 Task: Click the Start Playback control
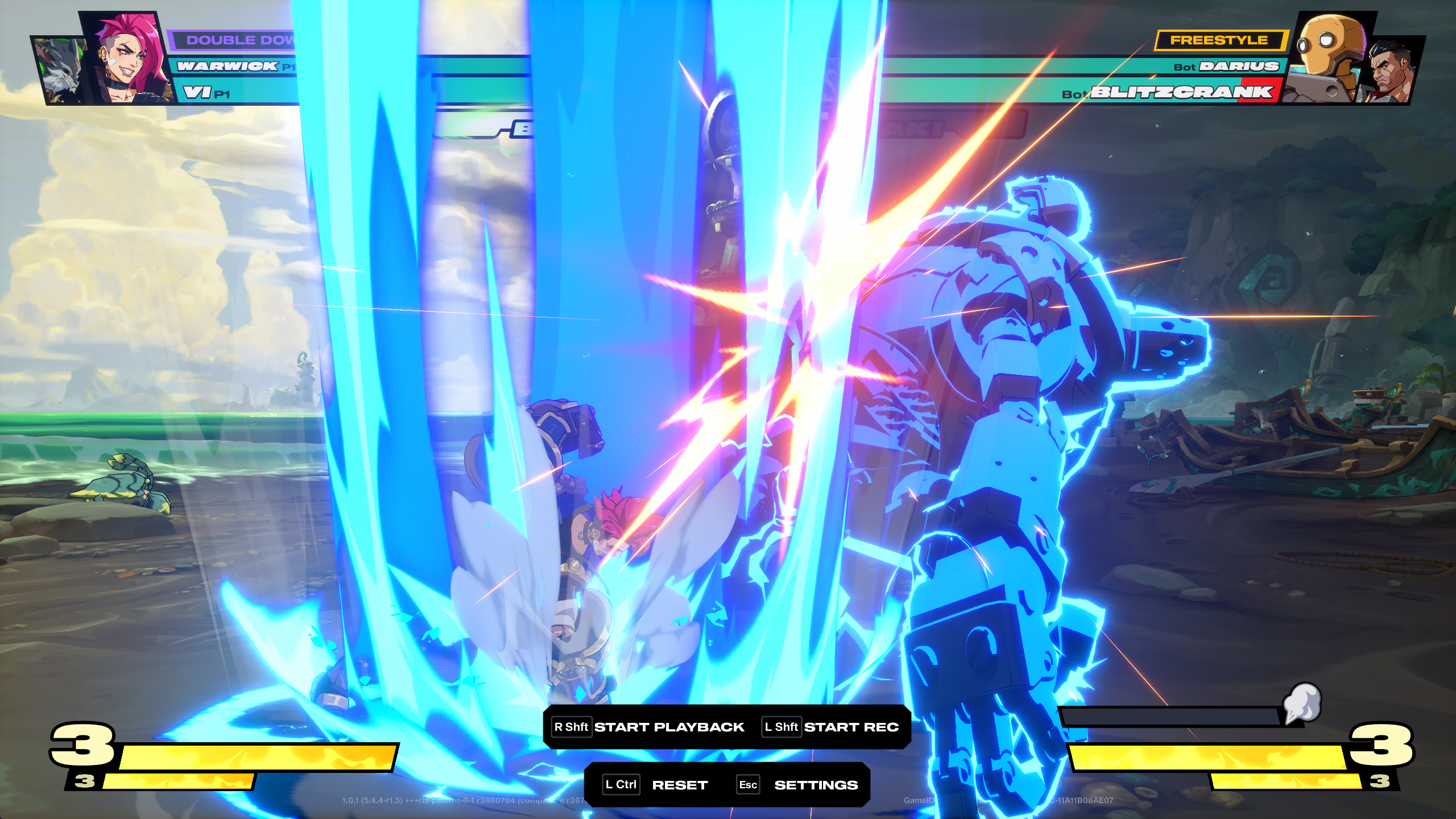649,727
